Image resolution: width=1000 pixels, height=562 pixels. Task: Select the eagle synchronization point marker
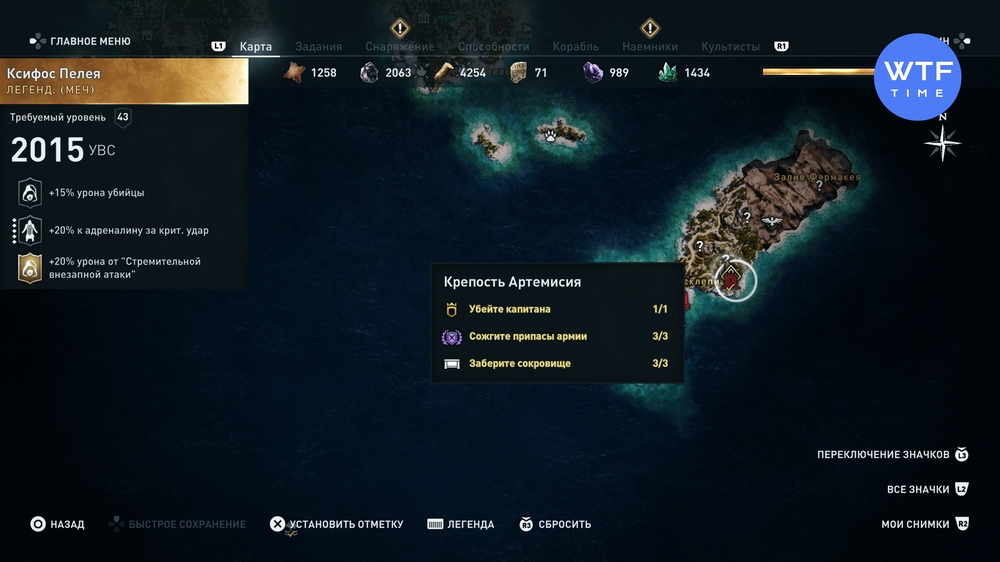coord(772,222)
